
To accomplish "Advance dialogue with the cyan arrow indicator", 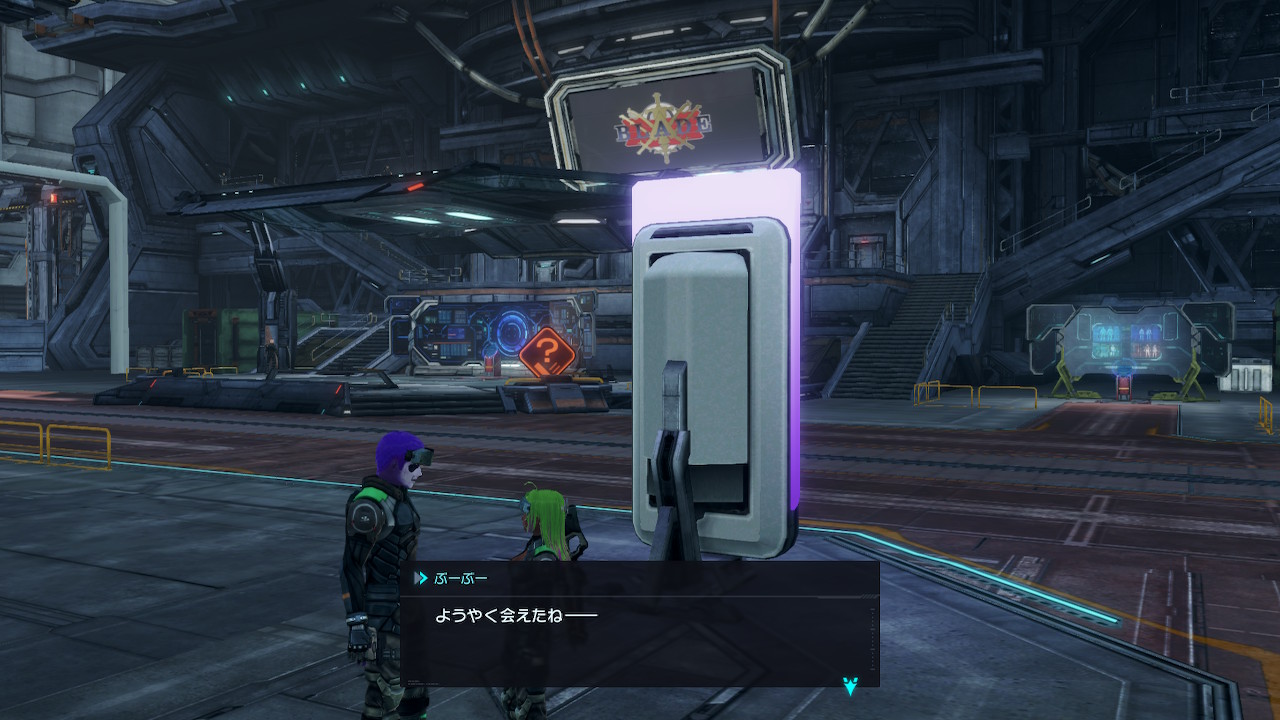I will (x=850, y=685).
